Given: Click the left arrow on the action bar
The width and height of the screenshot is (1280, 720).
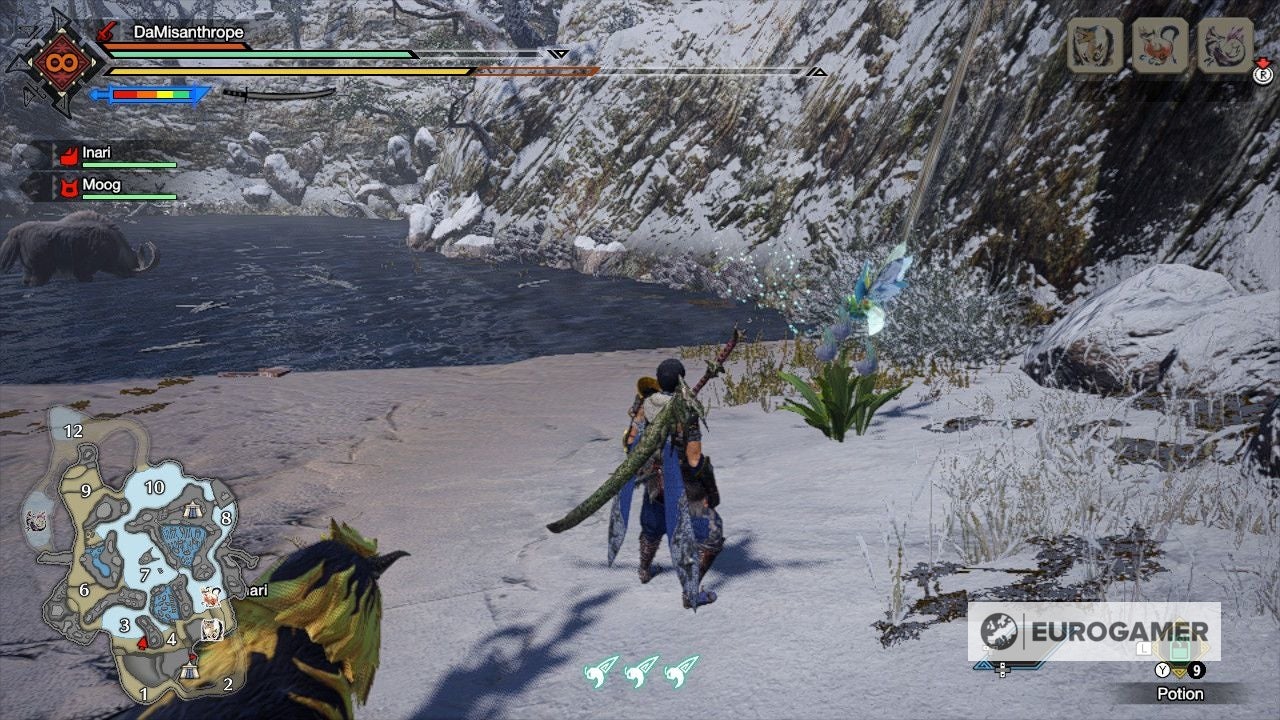Looking at the screenshot, I should click(x=983, y=665).
